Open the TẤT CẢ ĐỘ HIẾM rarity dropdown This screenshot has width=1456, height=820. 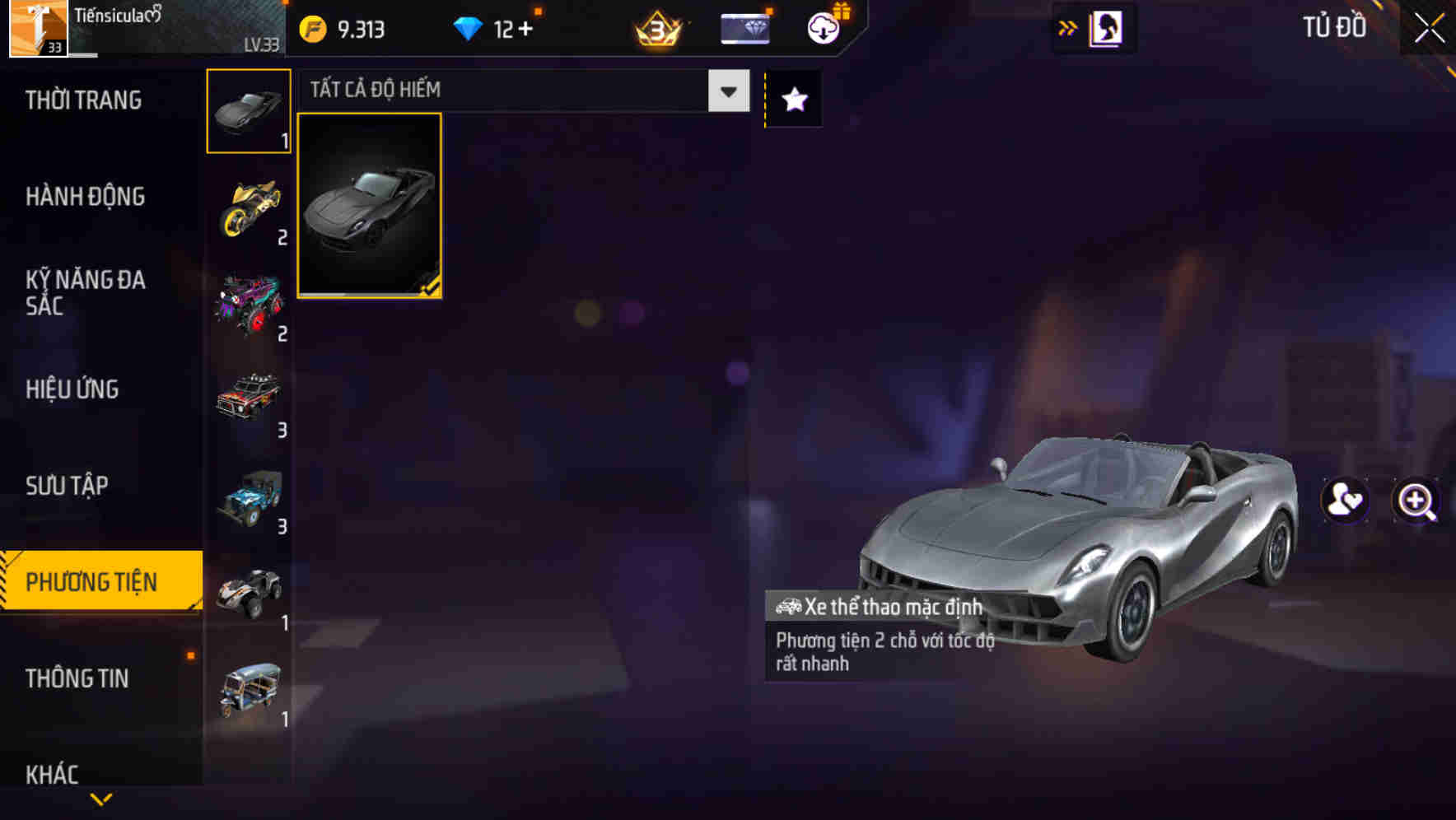[494, 89]
